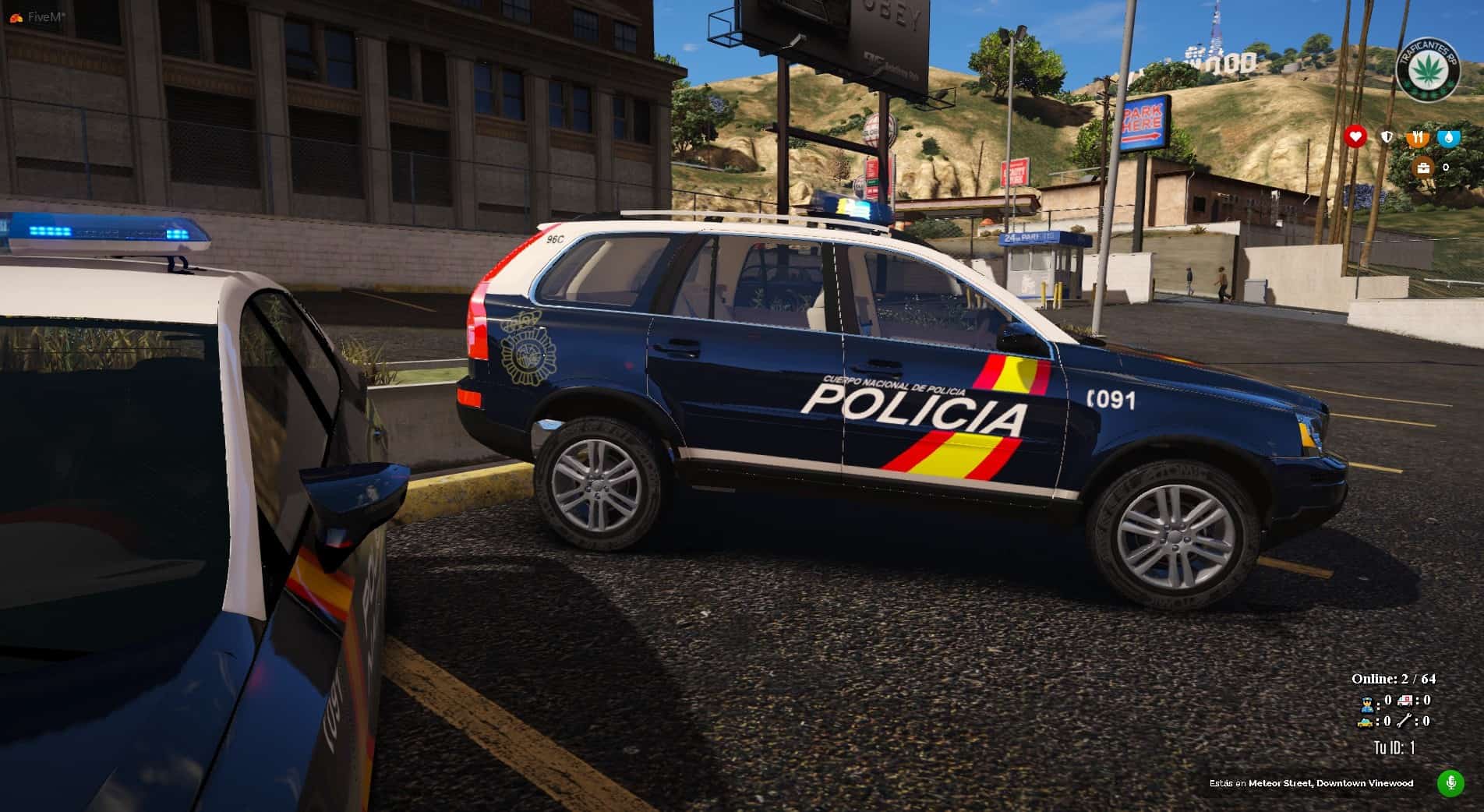Select the orange fork-and-knife hunger icon
1484x812 pixels.
coord(1418,138)
